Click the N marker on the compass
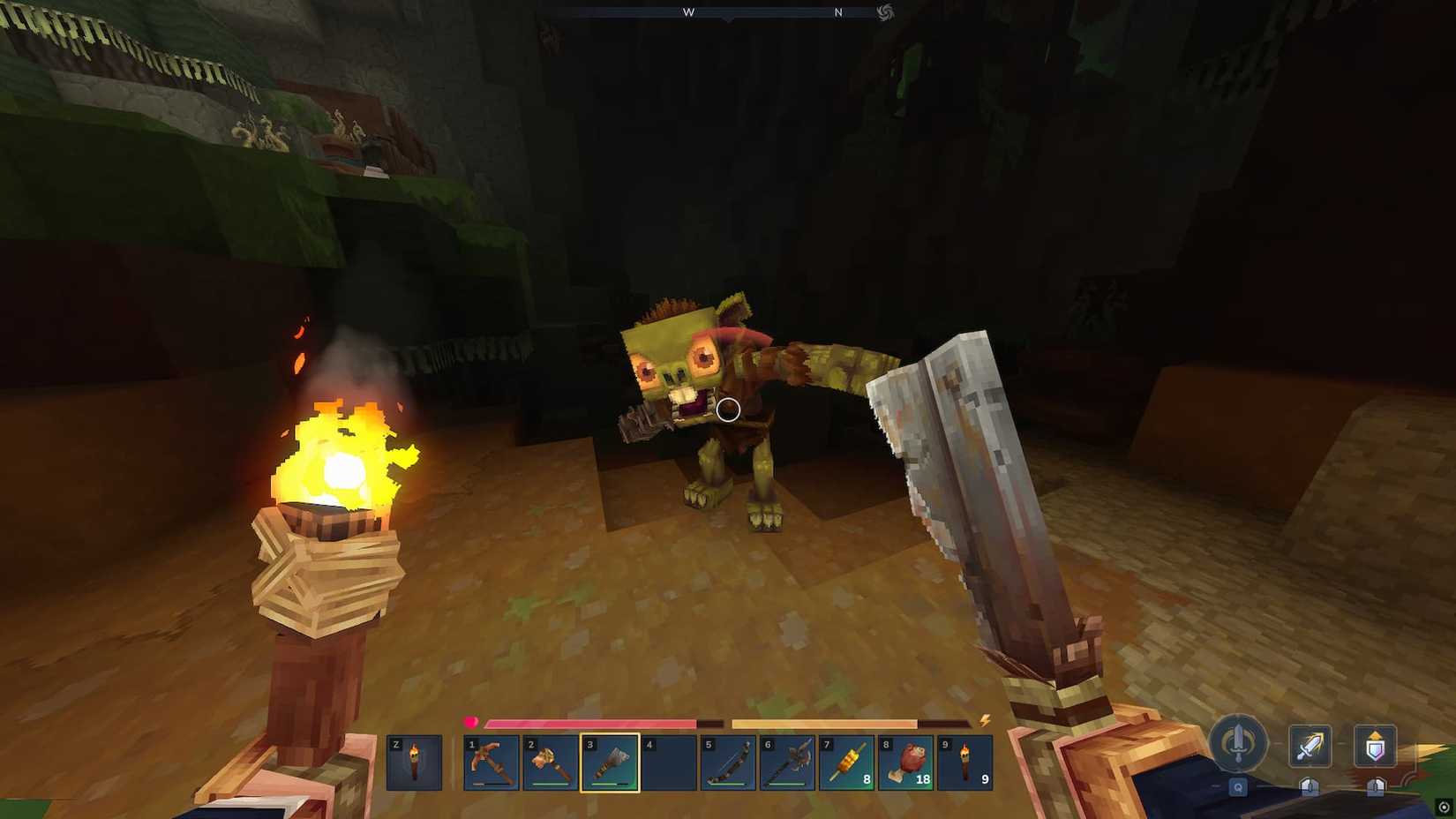 (838, 12)
